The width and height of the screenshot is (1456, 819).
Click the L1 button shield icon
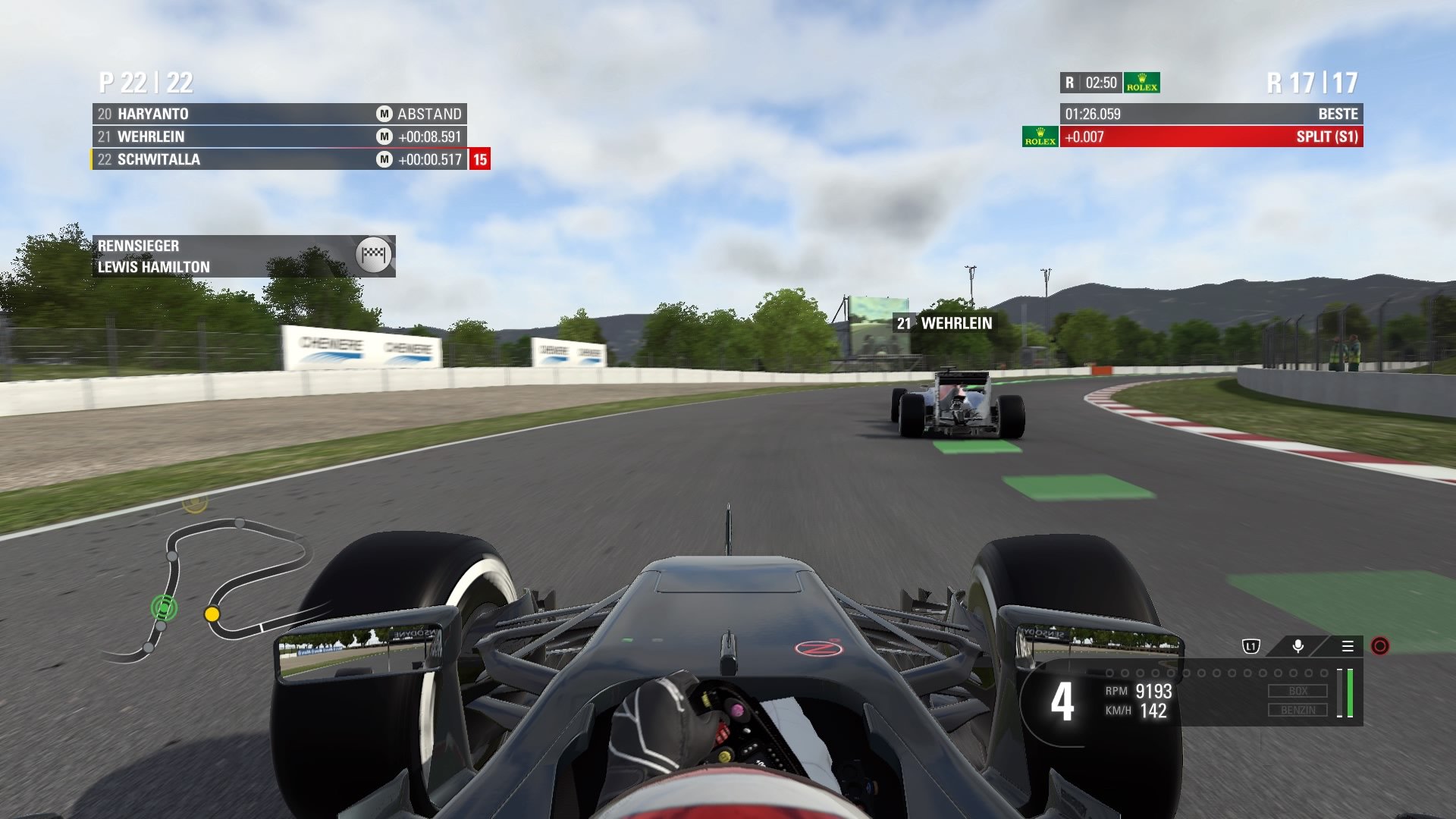click(1250, 647)
